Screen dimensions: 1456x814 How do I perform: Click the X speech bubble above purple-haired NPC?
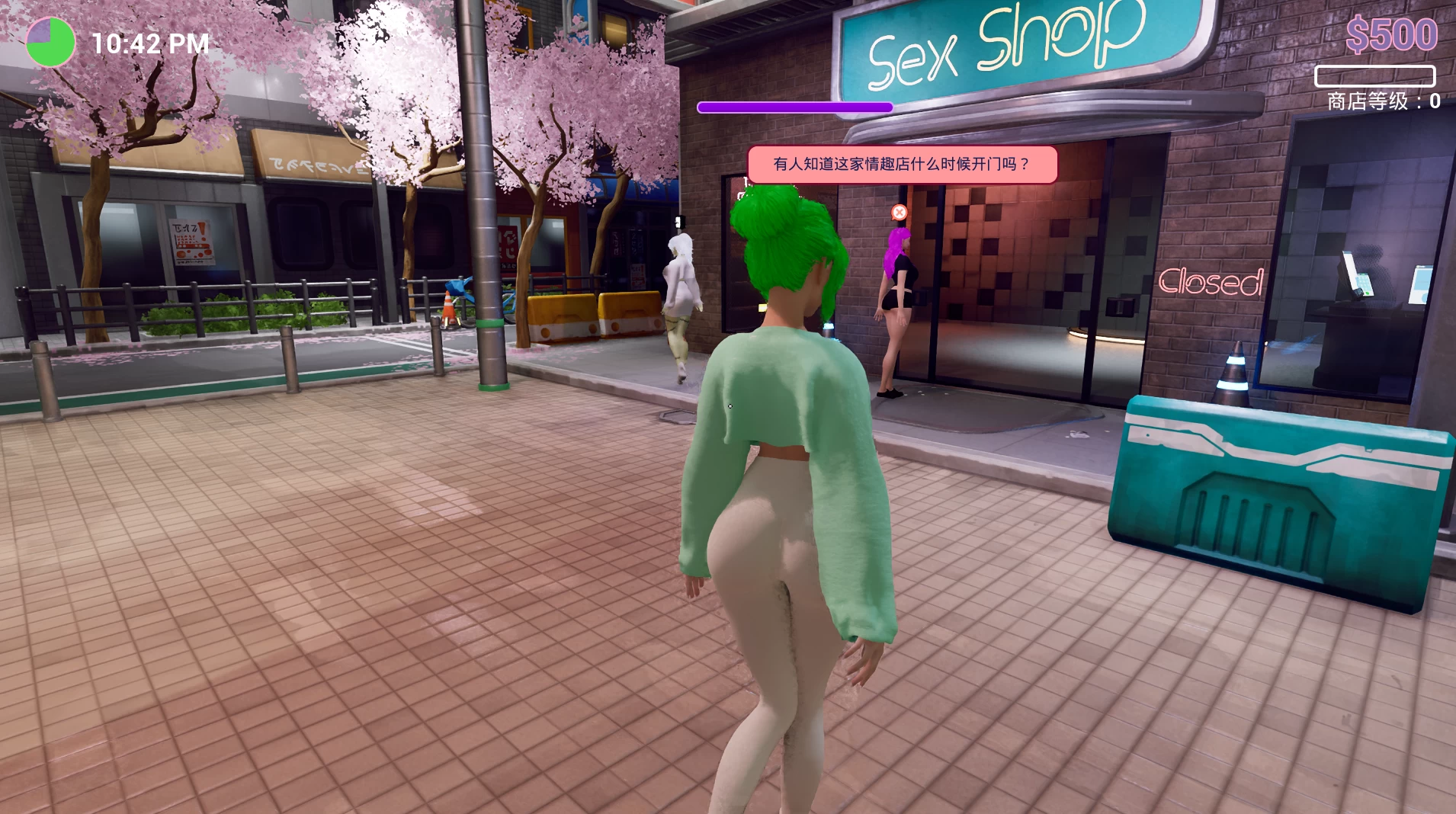[x=900, y=213]
